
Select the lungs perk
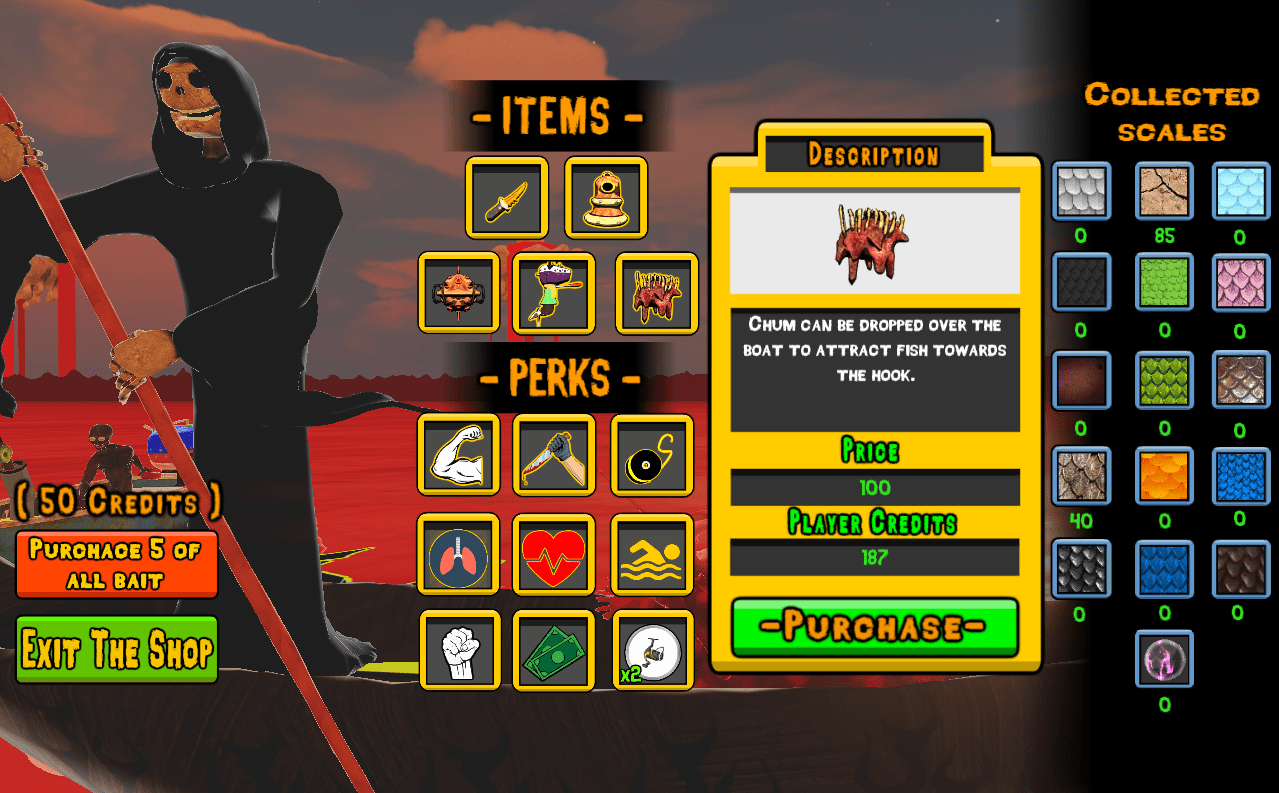[459, 554]
